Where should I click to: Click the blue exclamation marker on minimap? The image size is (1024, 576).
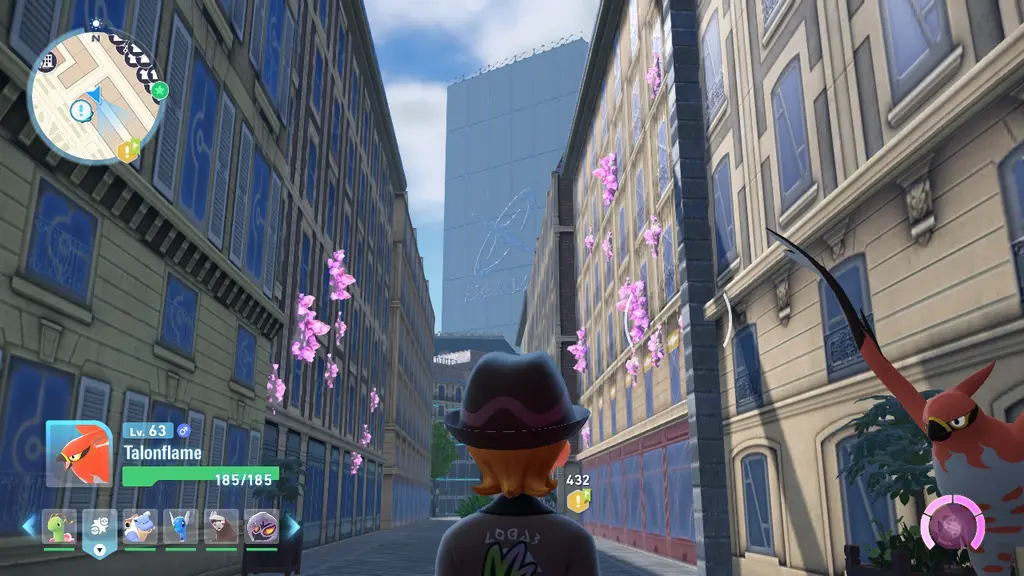pyautogui.click(x=79, y=110)
